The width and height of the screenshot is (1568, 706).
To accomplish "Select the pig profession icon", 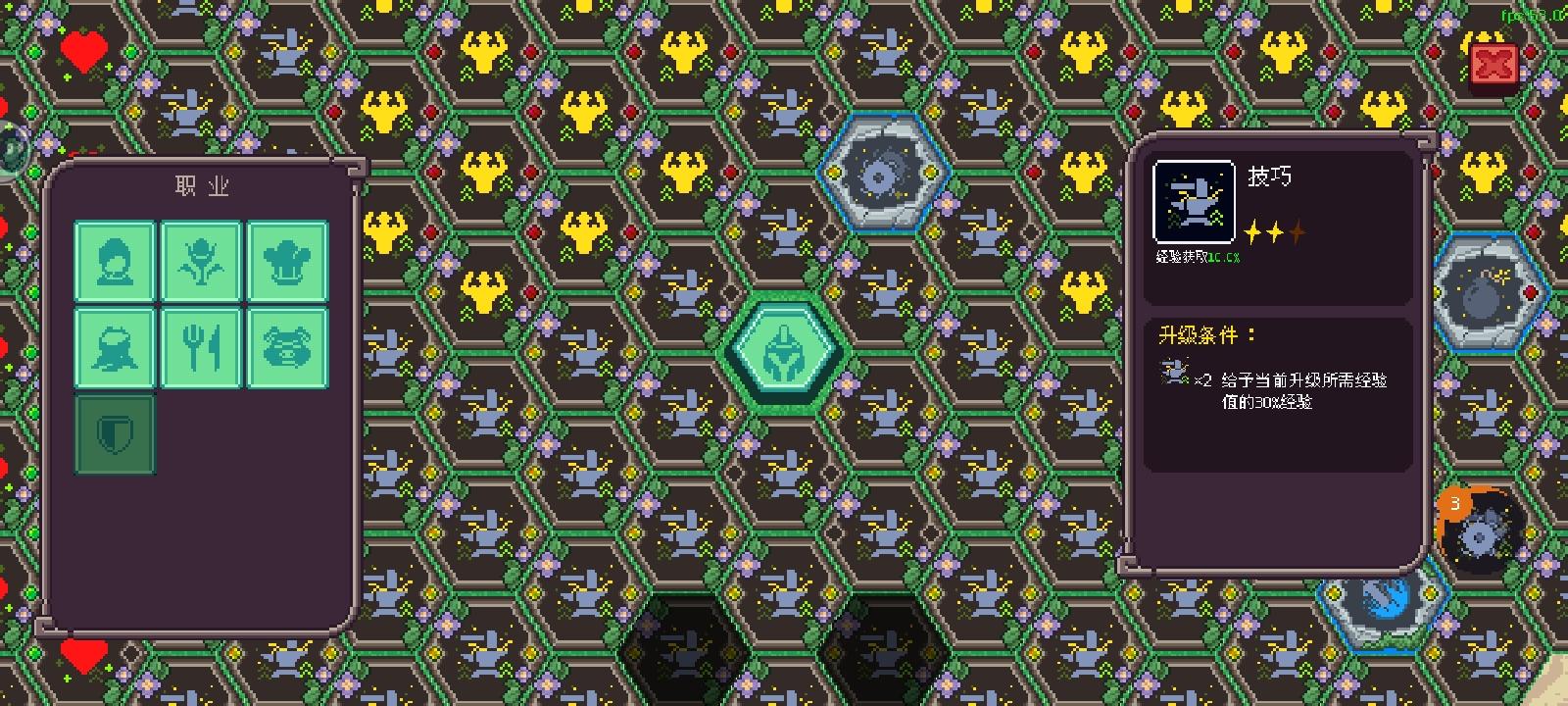I will (x=287, y=349).
